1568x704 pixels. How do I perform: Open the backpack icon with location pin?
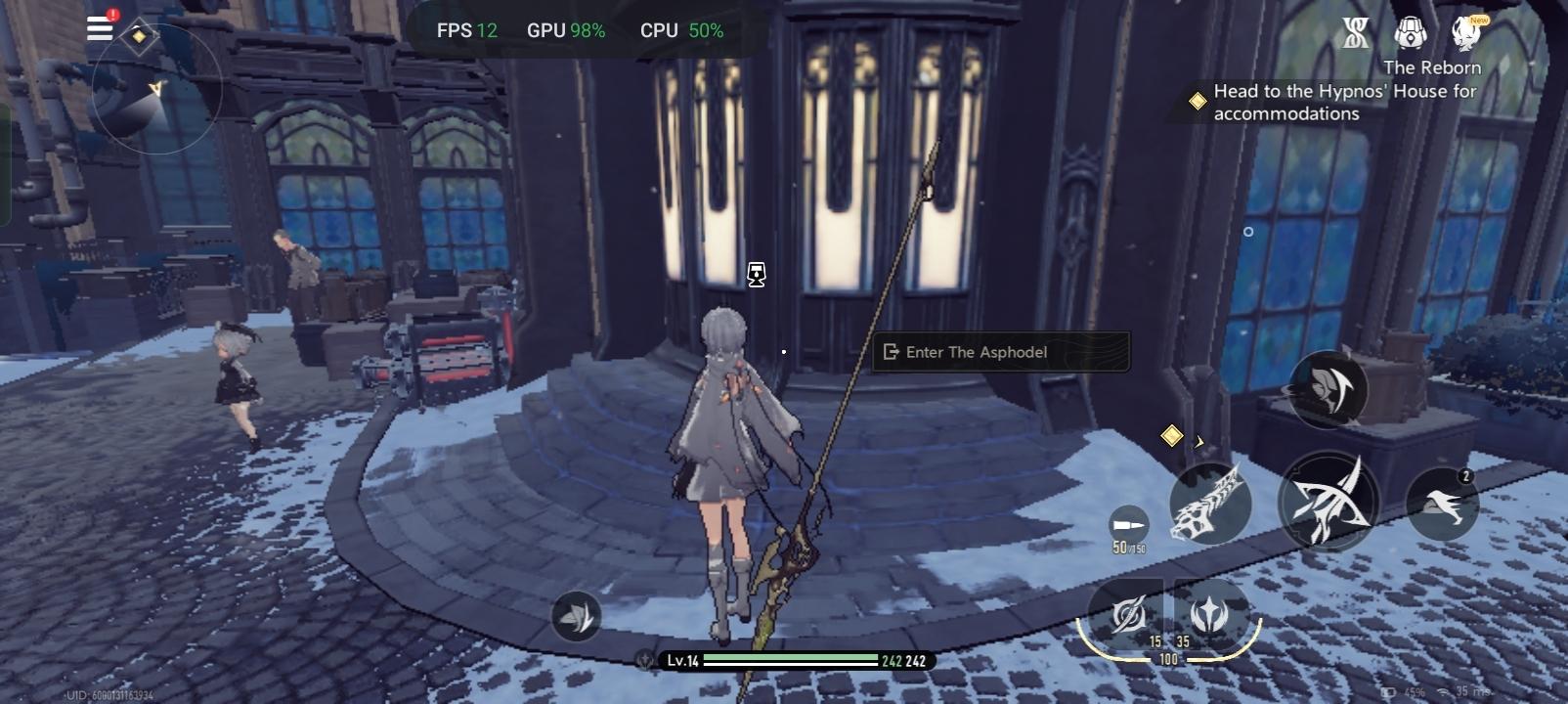(x=1410, y=33)
